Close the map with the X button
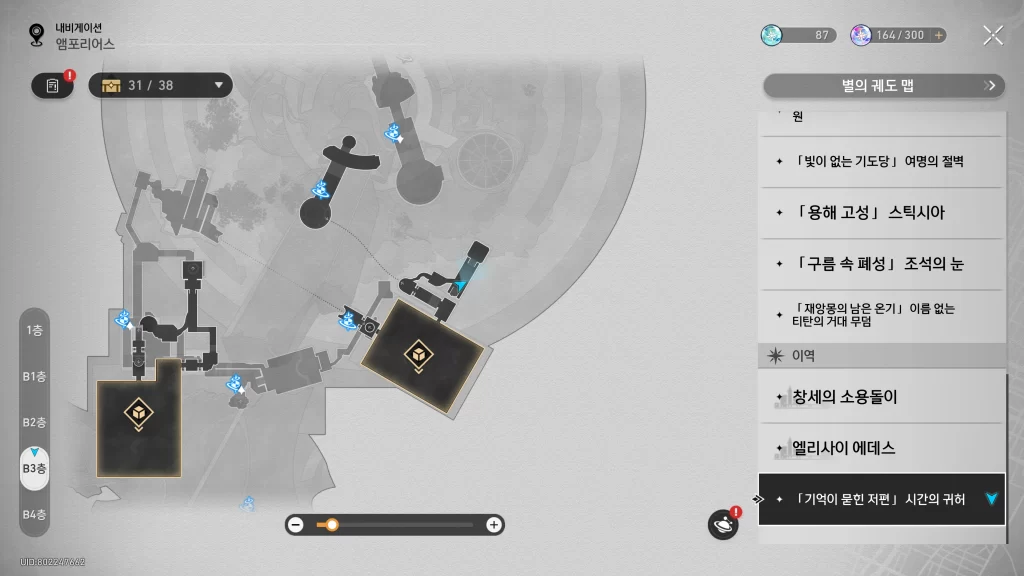 pyautogui.click(x=992, y=35)
